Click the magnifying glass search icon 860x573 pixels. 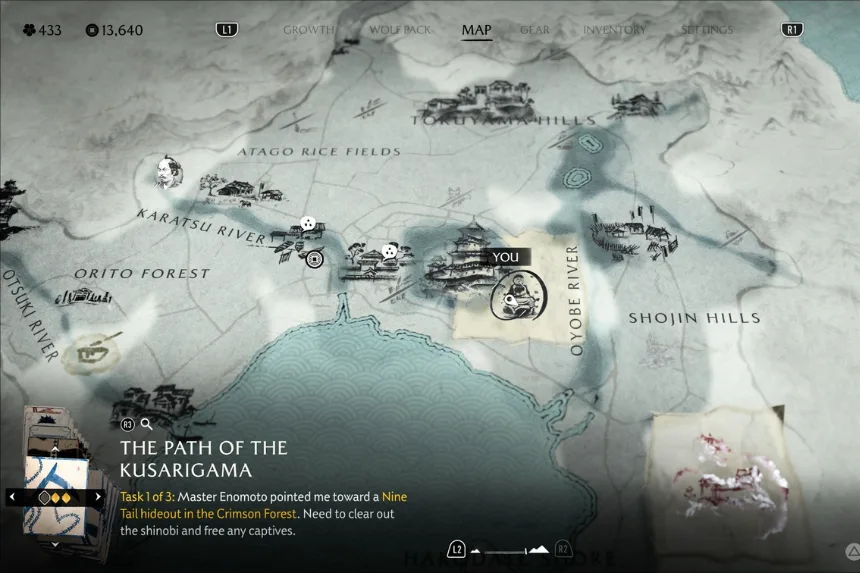click(147, 424)
